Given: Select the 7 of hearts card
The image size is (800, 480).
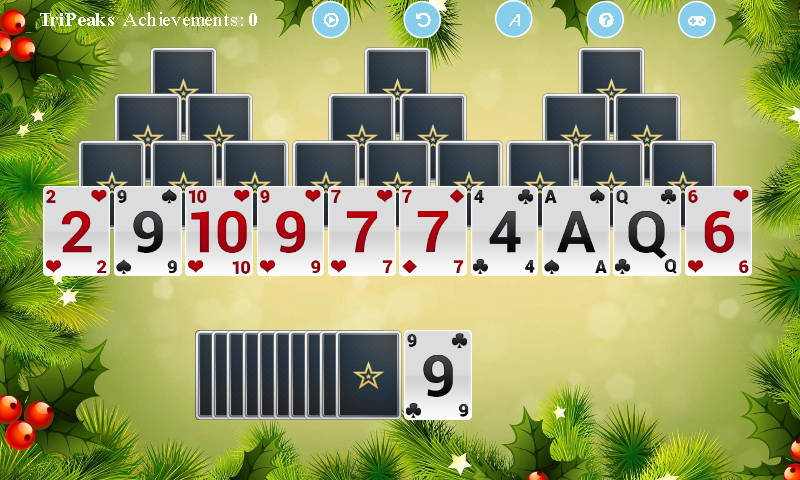Looking at the screenshot, I should (x=362, y=231).
